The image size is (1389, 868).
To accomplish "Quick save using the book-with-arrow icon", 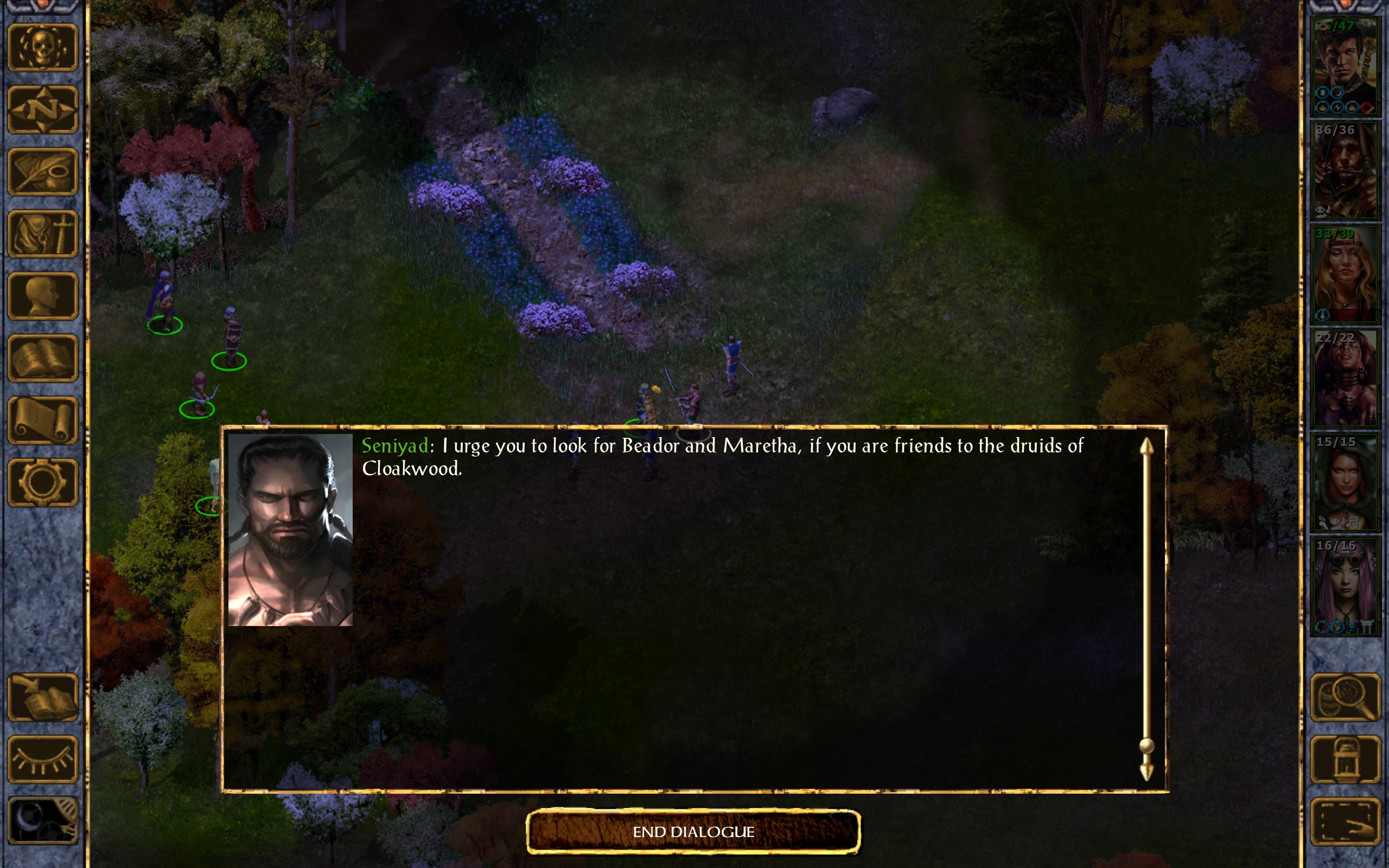I will (42, 697).
